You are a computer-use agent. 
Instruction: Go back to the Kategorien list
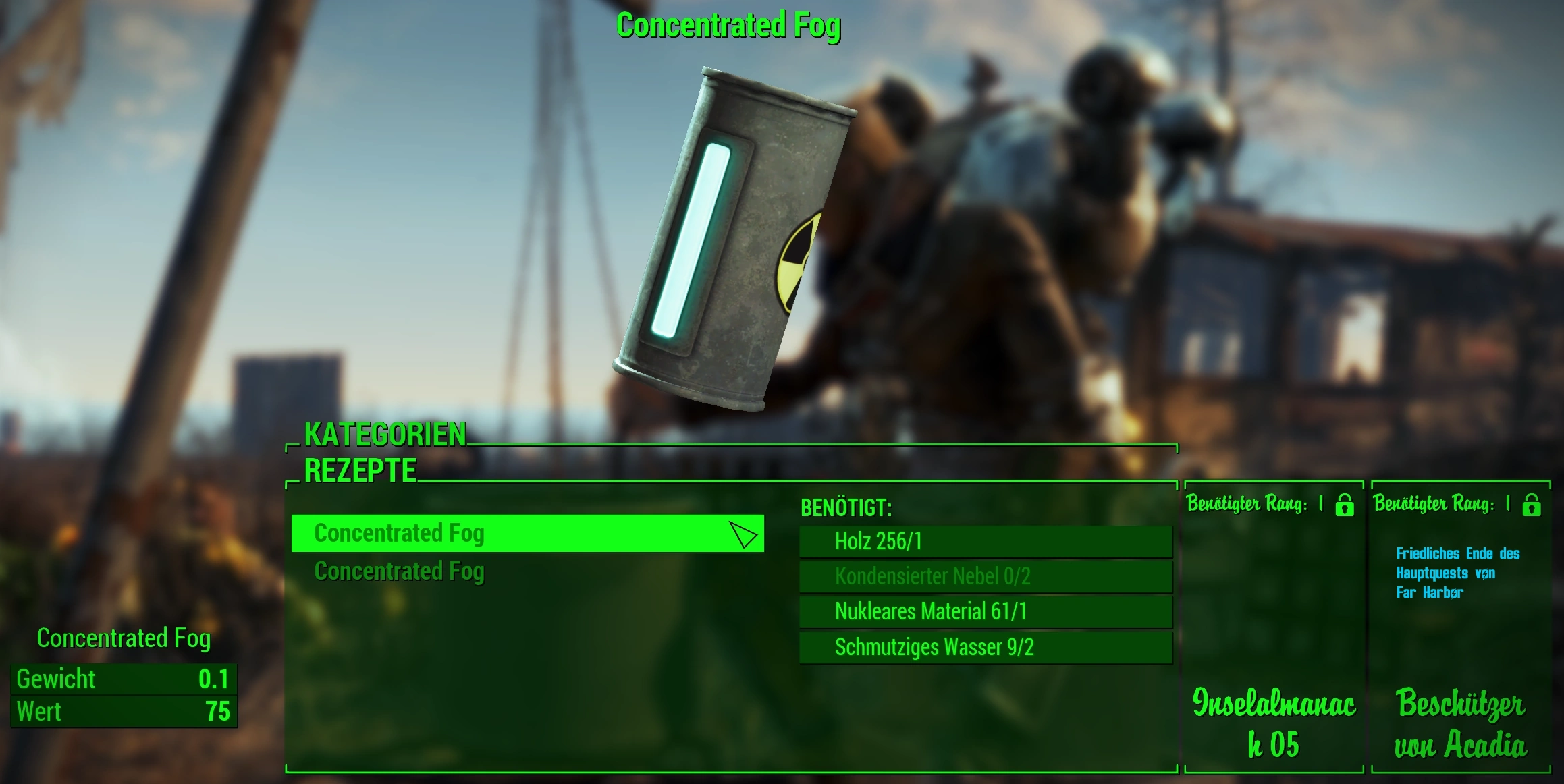pyautogui.click(x=385, y=435)
